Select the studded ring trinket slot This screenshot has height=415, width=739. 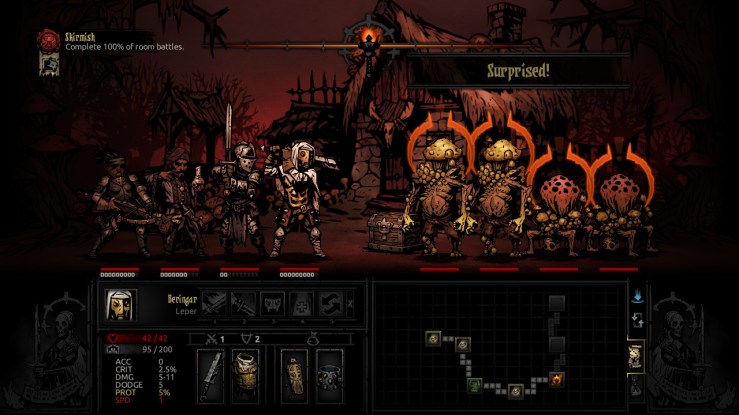[329, 375]
